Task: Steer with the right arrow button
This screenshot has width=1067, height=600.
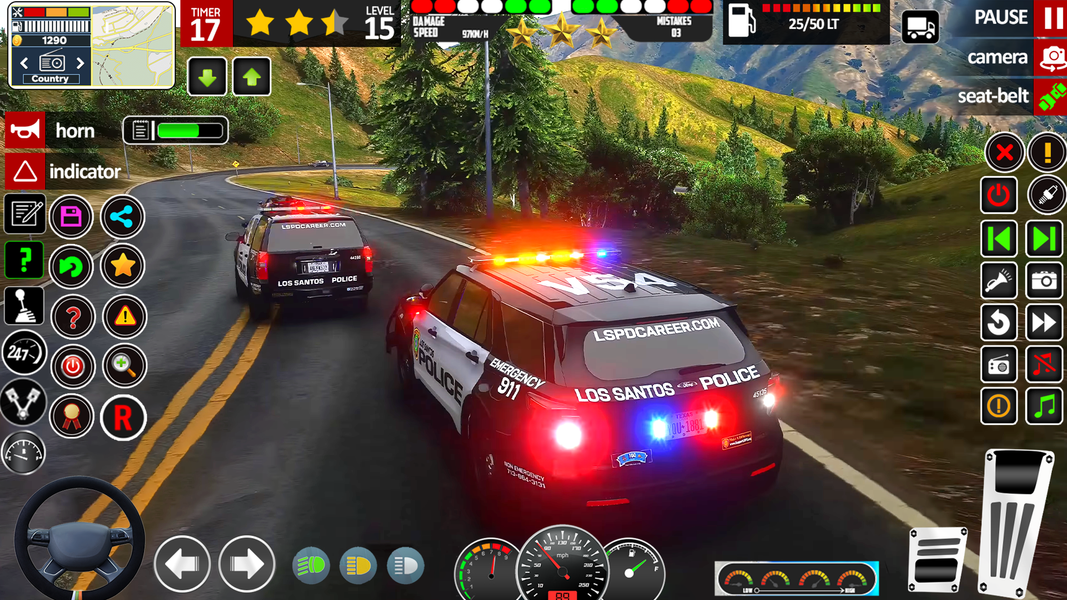Action: [246, 564]
